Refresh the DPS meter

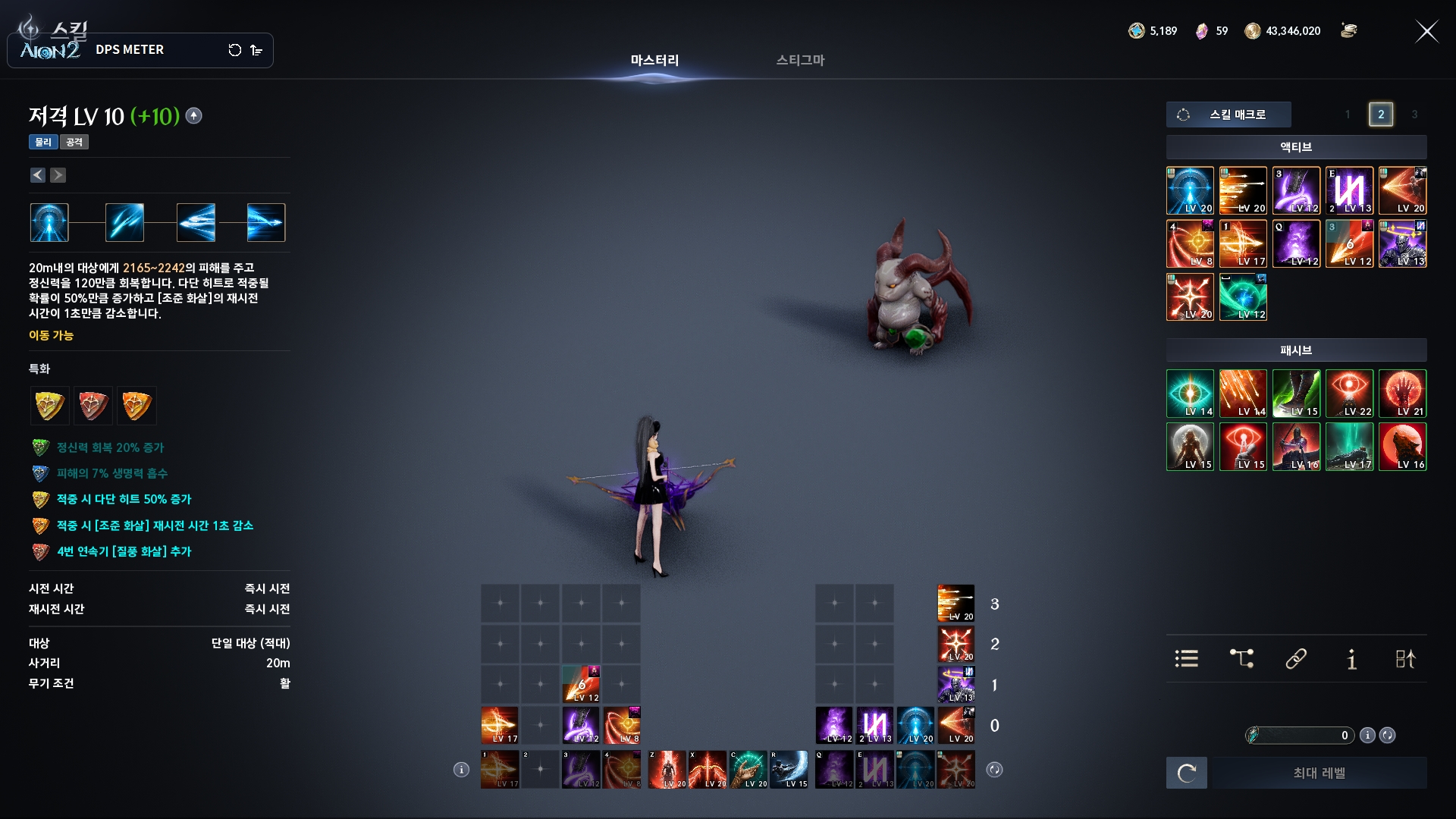coord(235,50)
